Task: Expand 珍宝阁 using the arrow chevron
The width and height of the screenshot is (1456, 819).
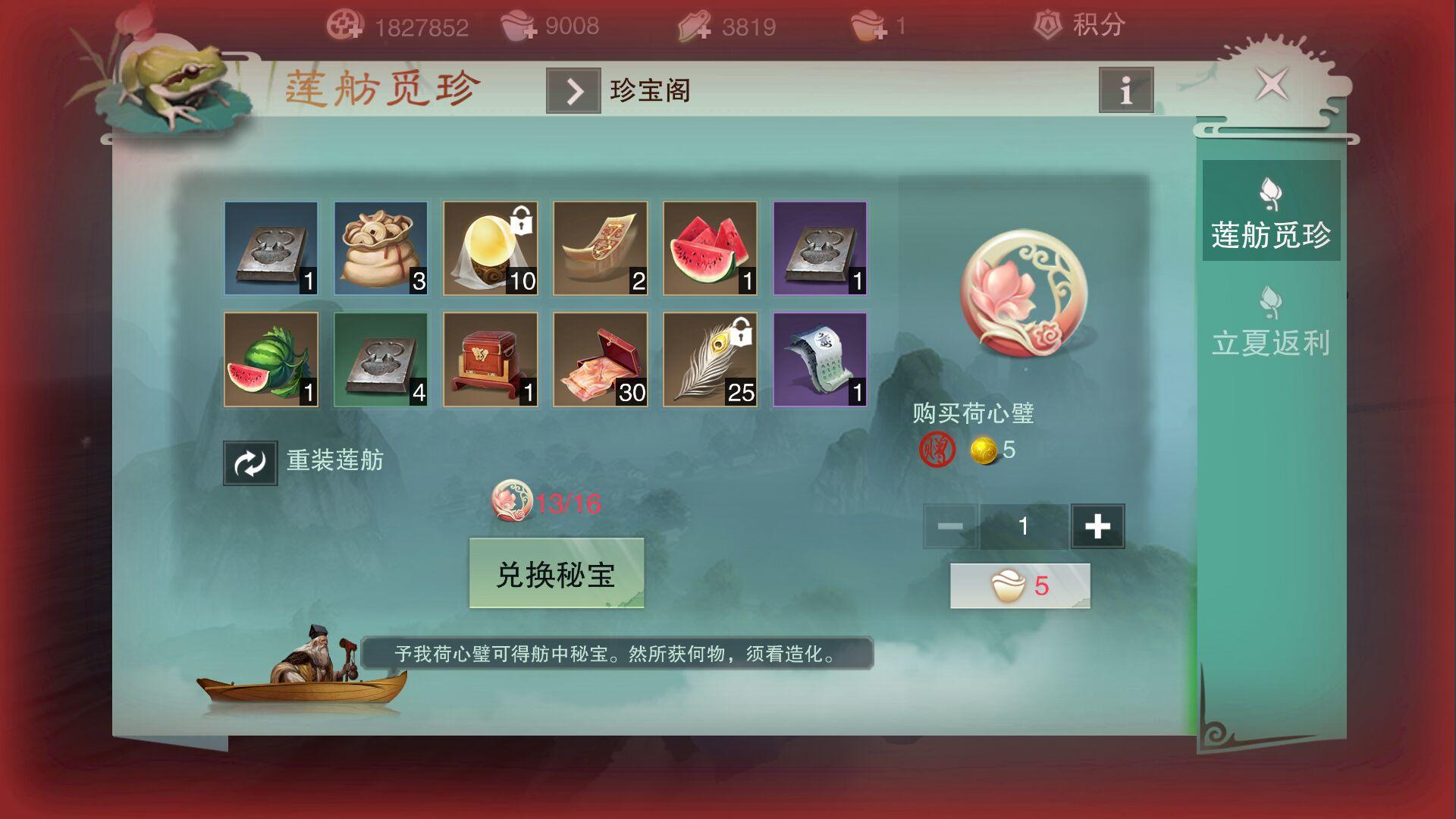Action: [x=574, y=90]
